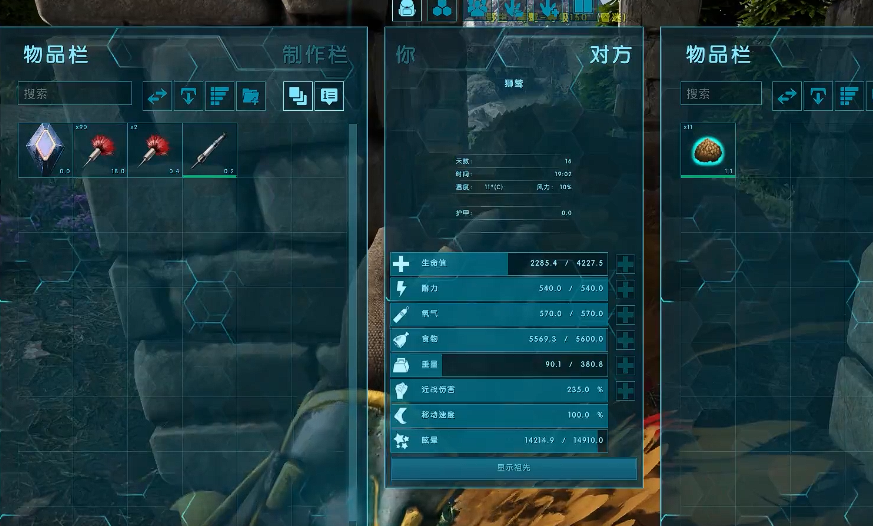The image size is (873, 526).
Task: Click the folder button in left inventory
Action: (251, 96)
